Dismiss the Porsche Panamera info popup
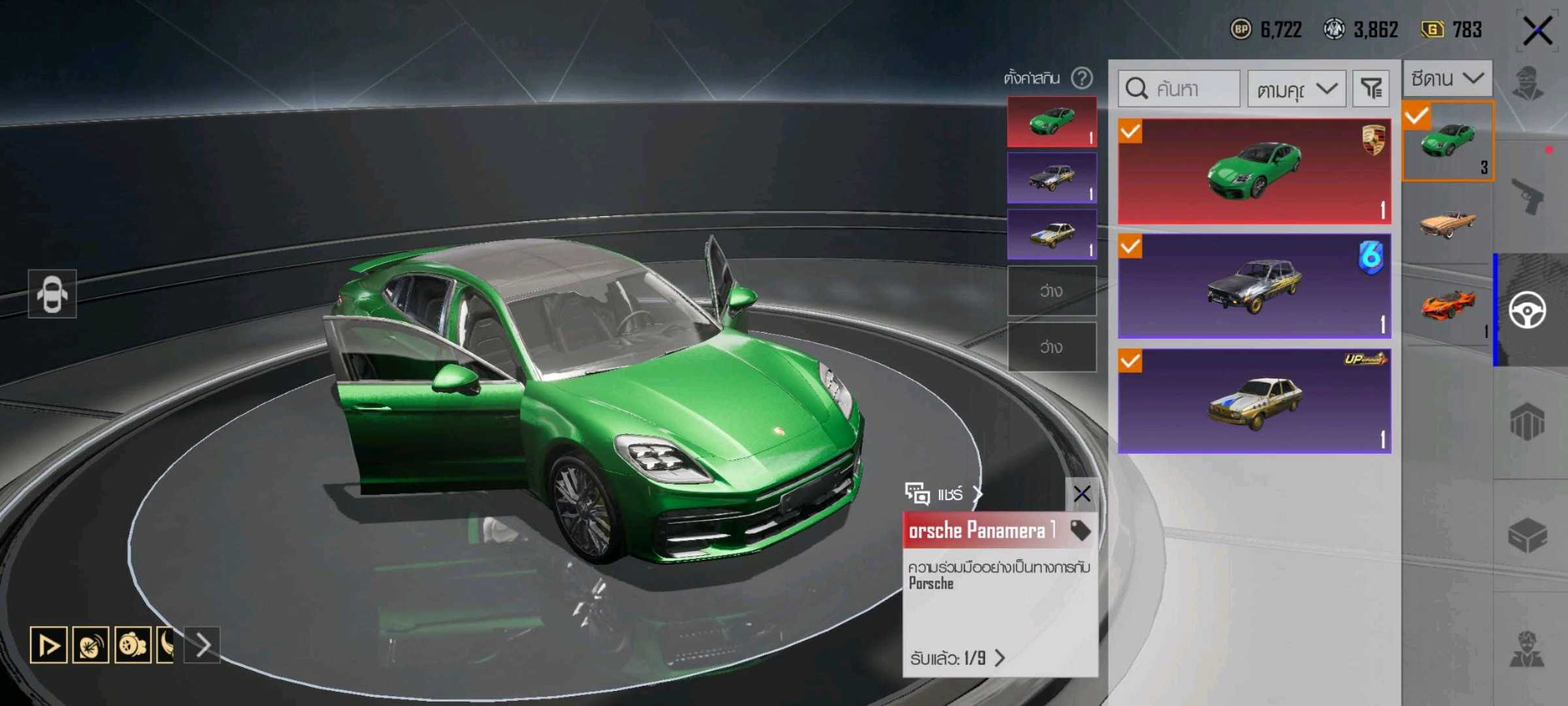This screenshot has width=1568, height=706. pos(1081,494)
